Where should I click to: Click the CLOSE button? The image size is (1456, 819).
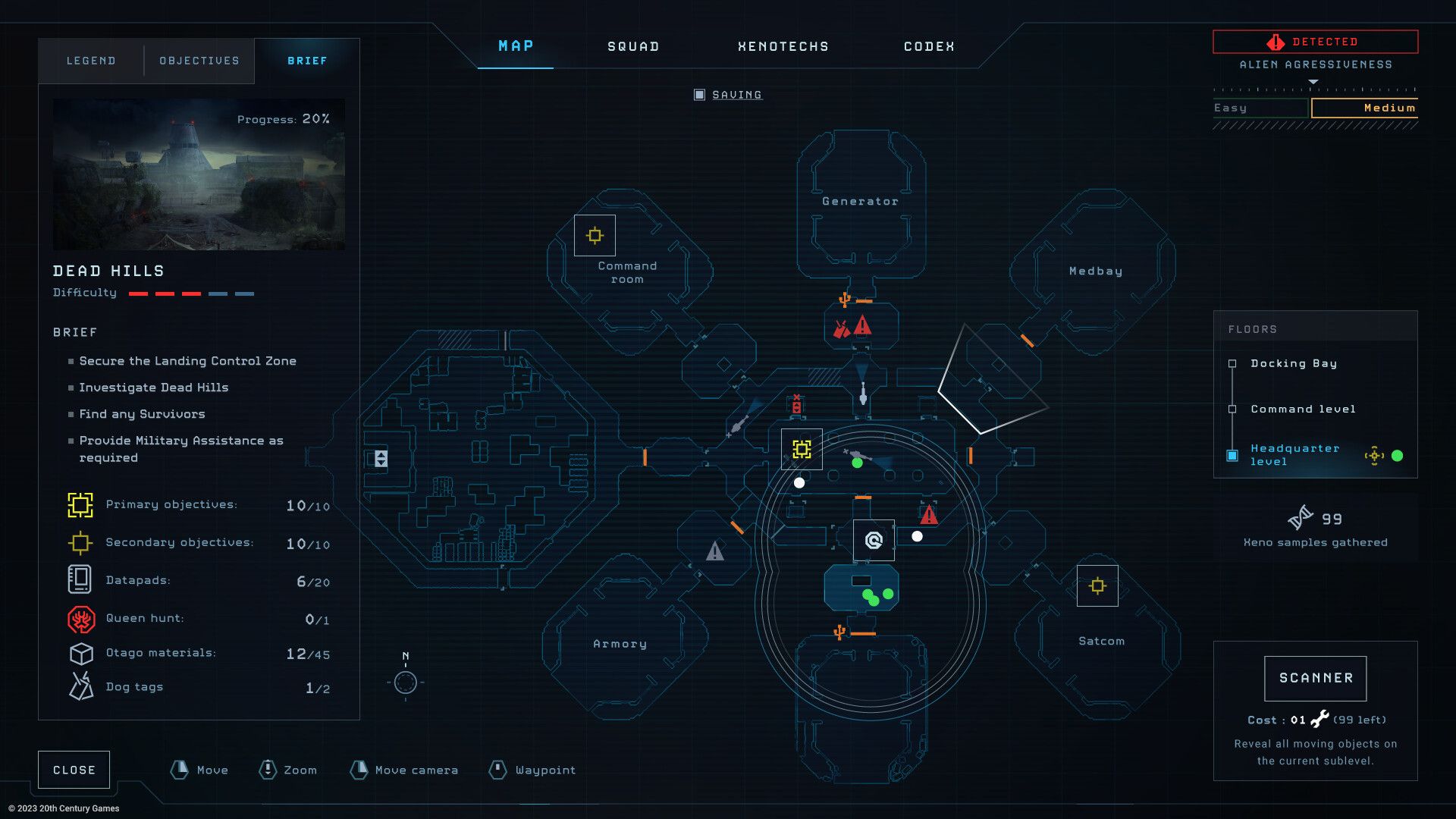(74, 769)
